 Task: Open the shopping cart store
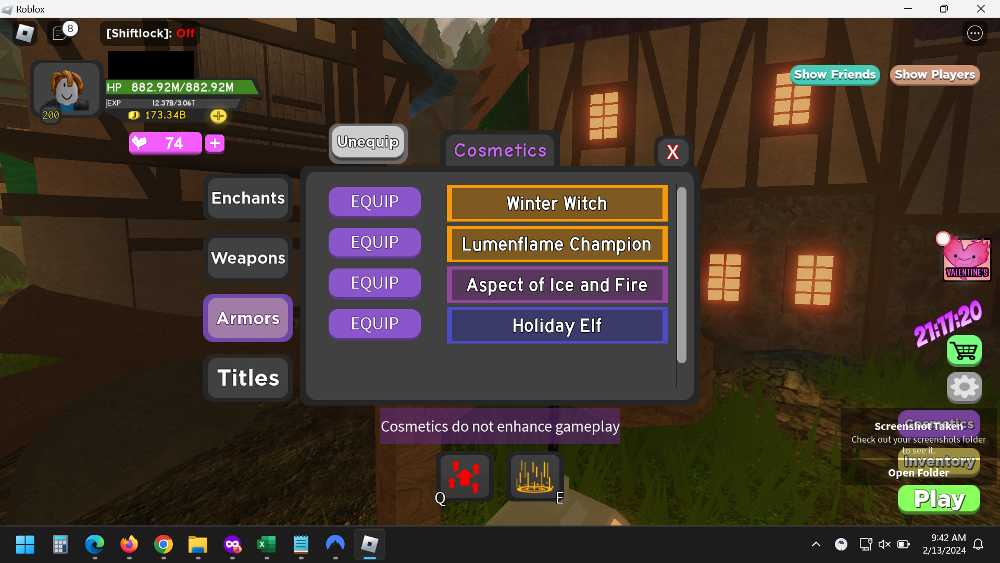tap(964, 351)
